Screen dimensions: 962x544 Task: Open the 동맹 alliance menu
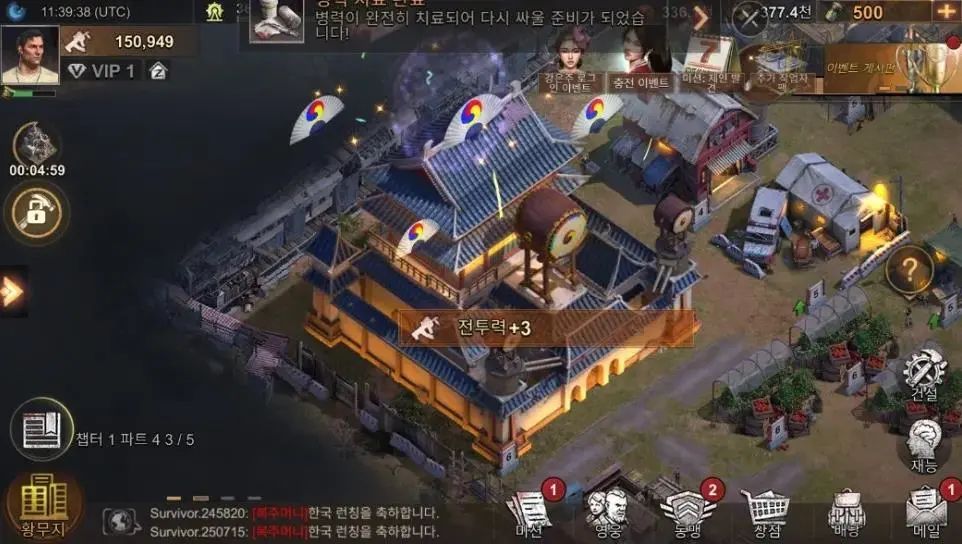tap(685, 512)
